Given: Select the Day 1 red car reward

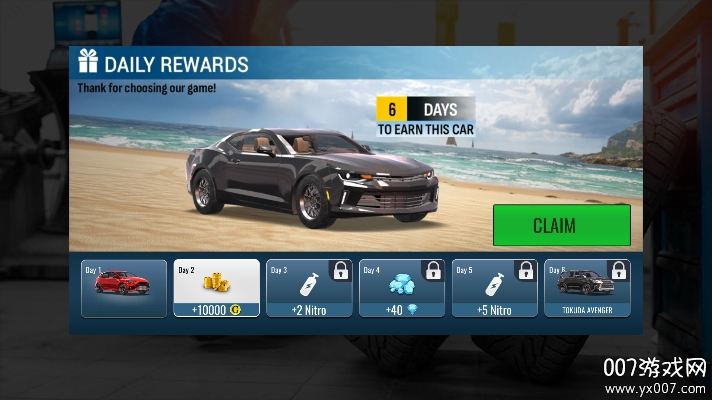Looking at the screenshot, I should [x=124, y=288].
